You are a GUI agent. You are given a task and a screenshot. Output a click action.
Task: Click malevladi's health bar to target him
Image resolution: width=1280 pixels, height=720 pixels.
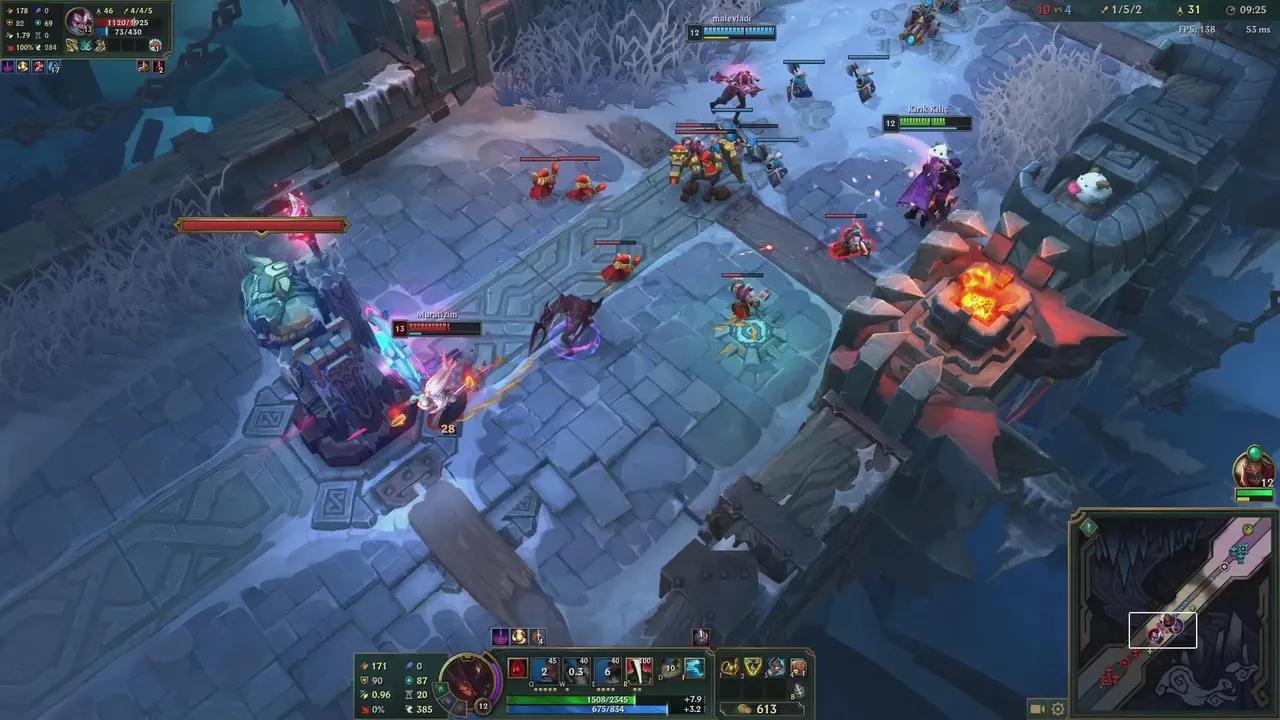coord(738,31)
